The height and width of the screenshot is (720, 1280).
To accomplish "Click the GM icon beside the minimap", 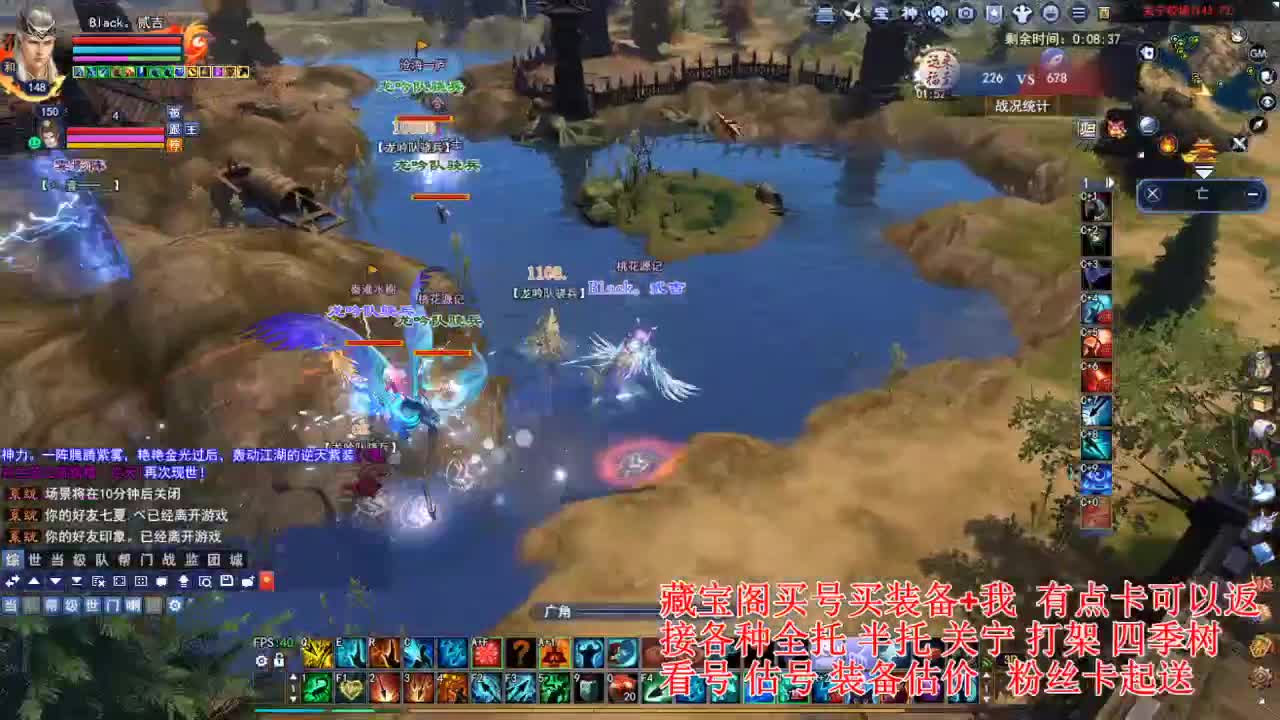I will pyautogui.click(x=1257, y=53).
